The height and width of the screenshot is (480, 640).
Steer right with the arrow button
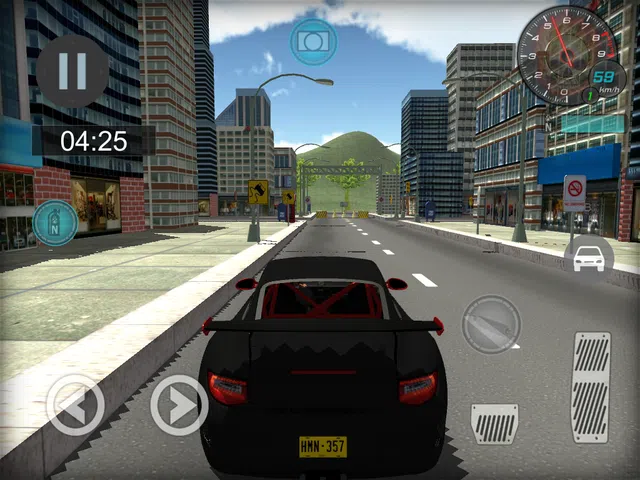click(179, 405)
